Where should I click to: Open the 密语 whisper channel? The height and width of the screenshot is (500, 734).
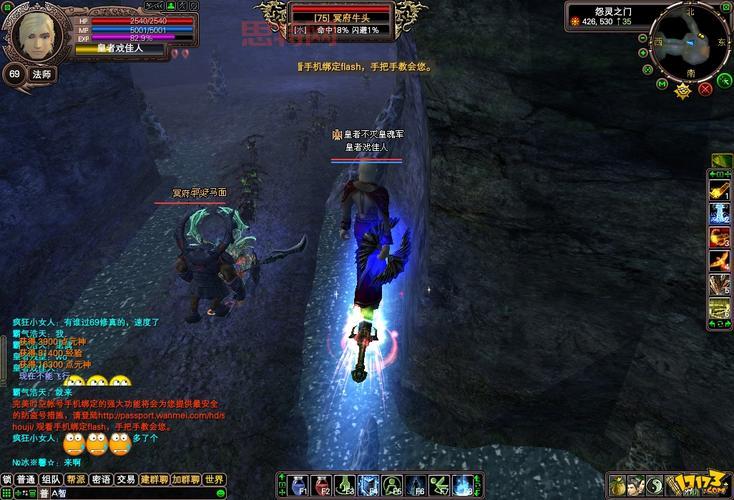click(x=100, y=480)
